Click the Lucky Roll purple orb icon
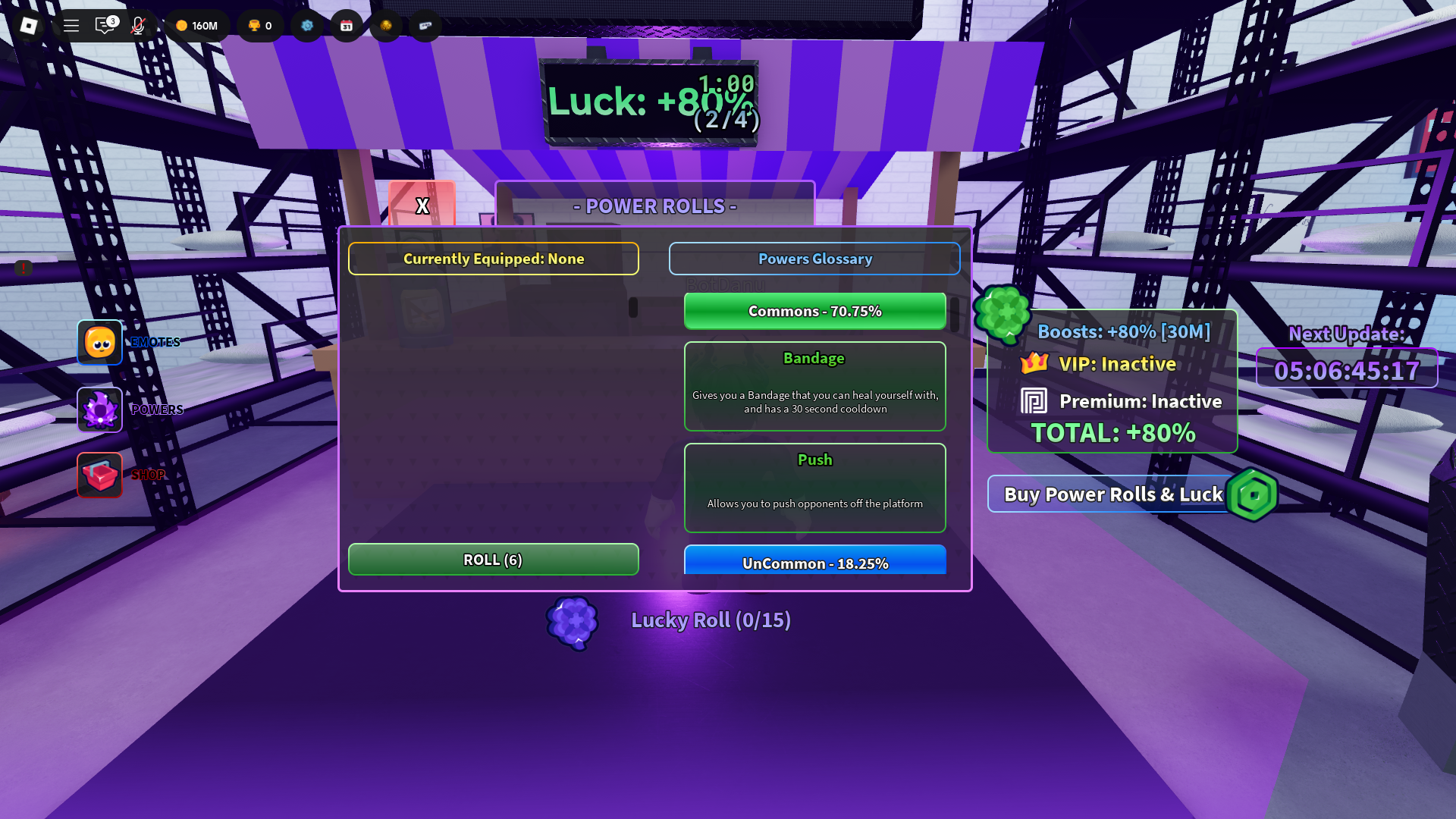The width and height of the screenshot is (1456, 819). (573, 622)
